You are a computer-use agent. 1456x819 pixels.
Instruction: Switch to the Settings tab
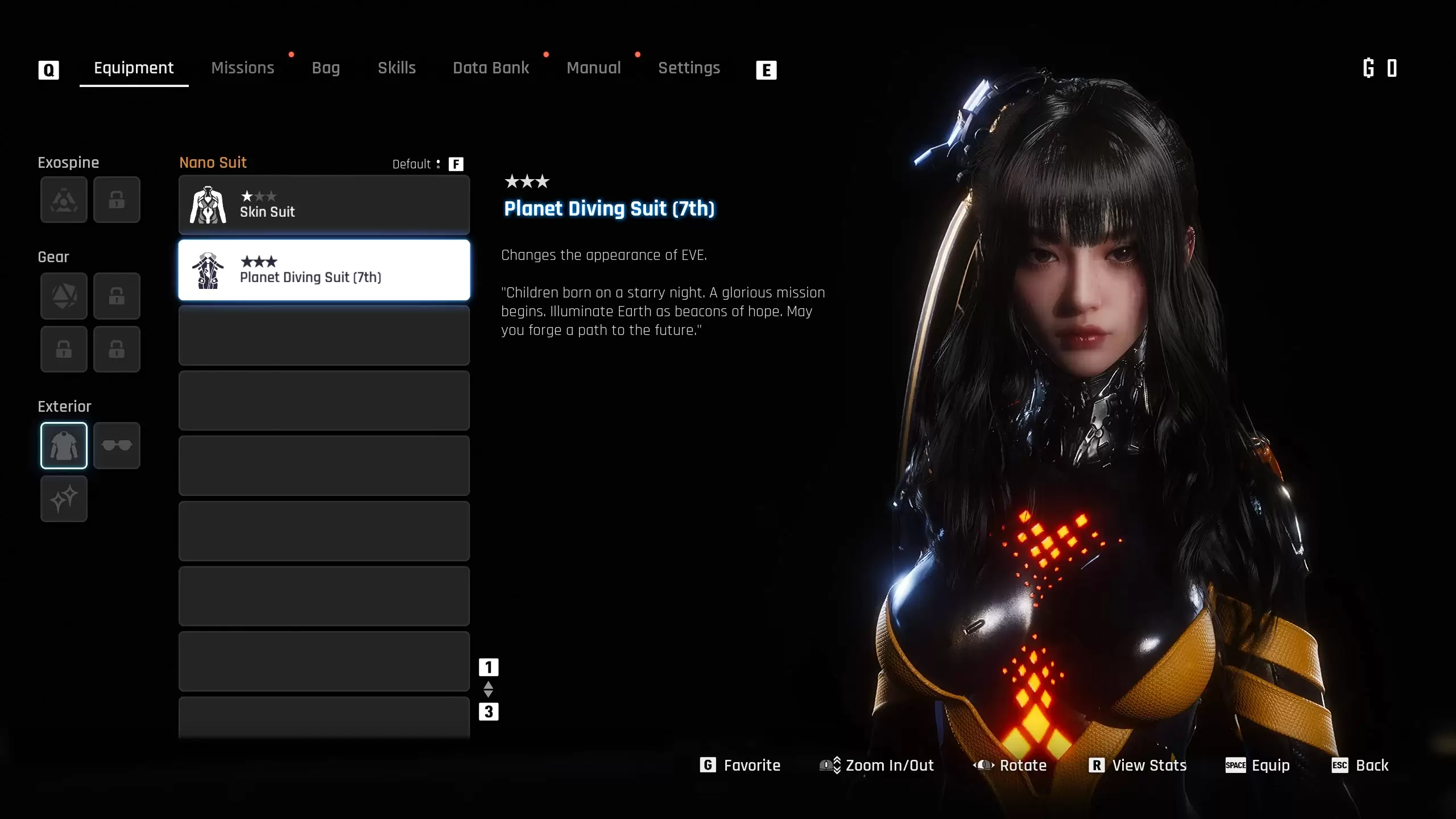689,68
